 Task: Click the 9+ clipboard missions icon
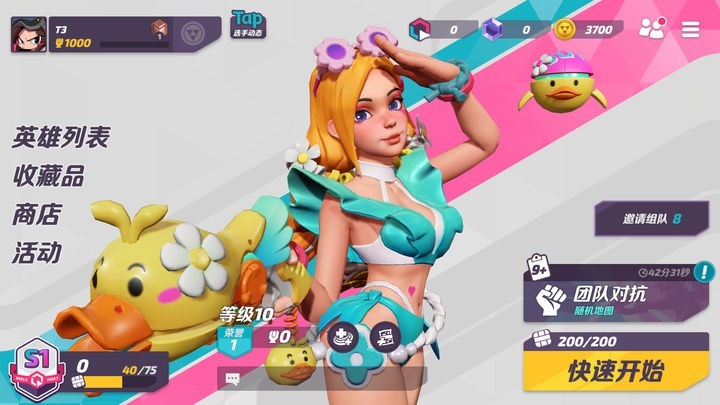point(538,268)
